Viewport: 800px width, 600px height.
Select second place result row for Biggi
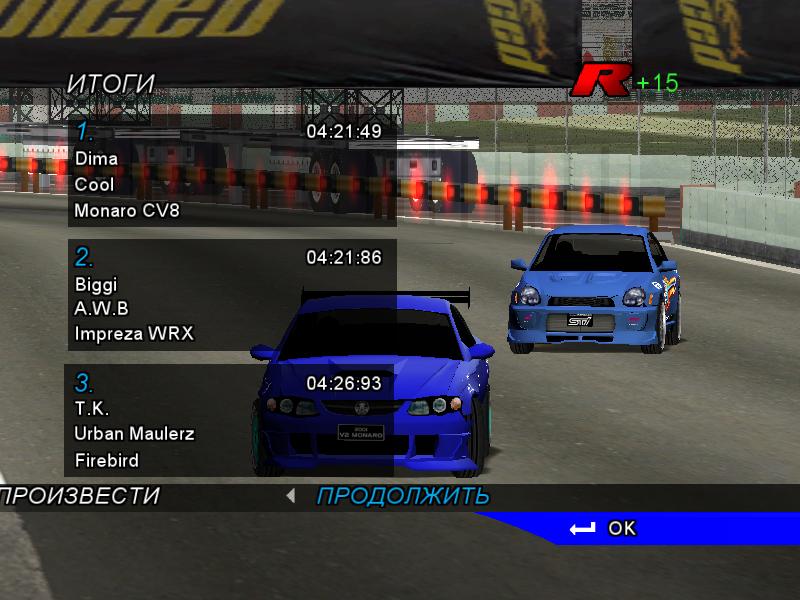[x=232, y=295]
